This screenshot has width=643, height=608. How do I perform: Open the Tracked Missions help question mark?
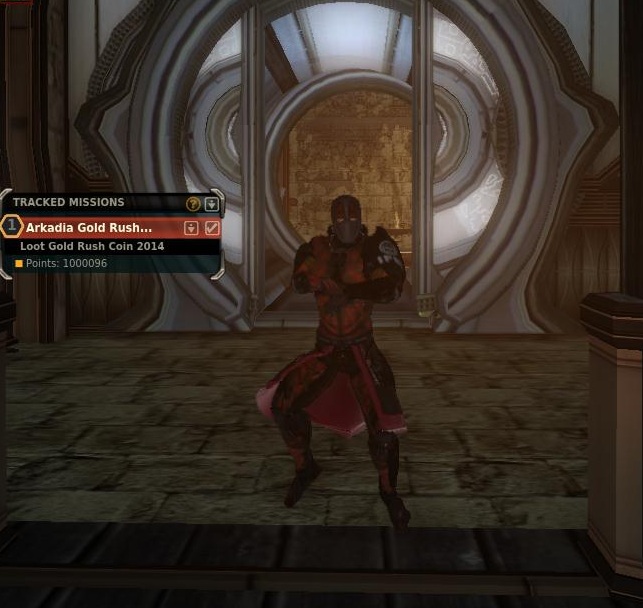194,203
